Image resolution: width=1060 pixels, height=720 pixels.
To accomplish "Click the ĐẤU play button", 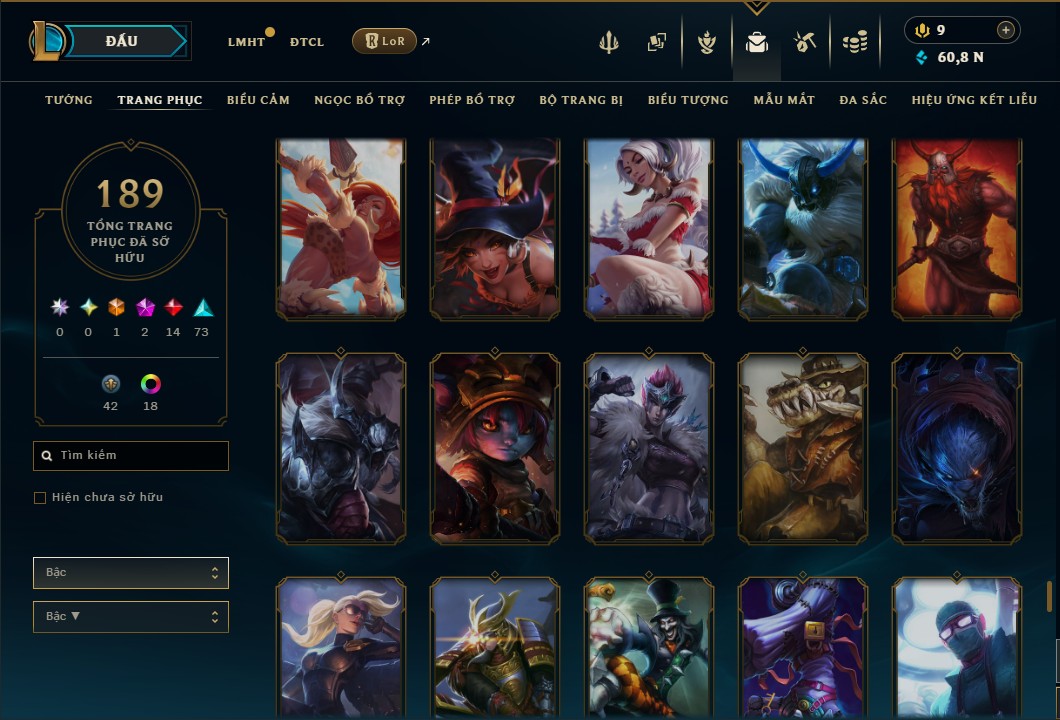I will [x=122, y=41].
